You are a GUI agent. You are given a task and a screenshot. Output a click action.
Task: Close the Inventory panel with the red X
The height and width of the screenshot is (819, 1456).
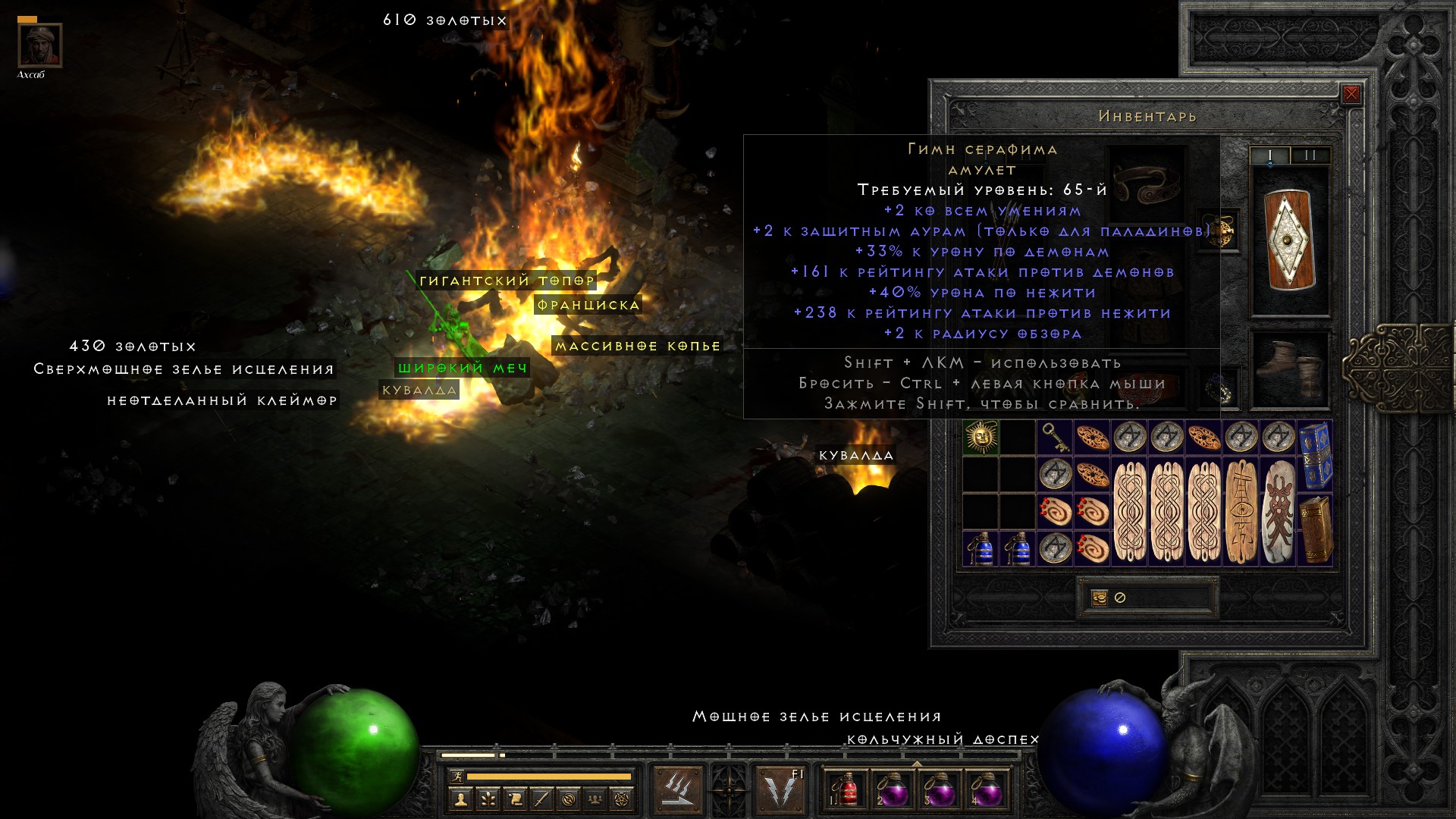point(1351,95)
